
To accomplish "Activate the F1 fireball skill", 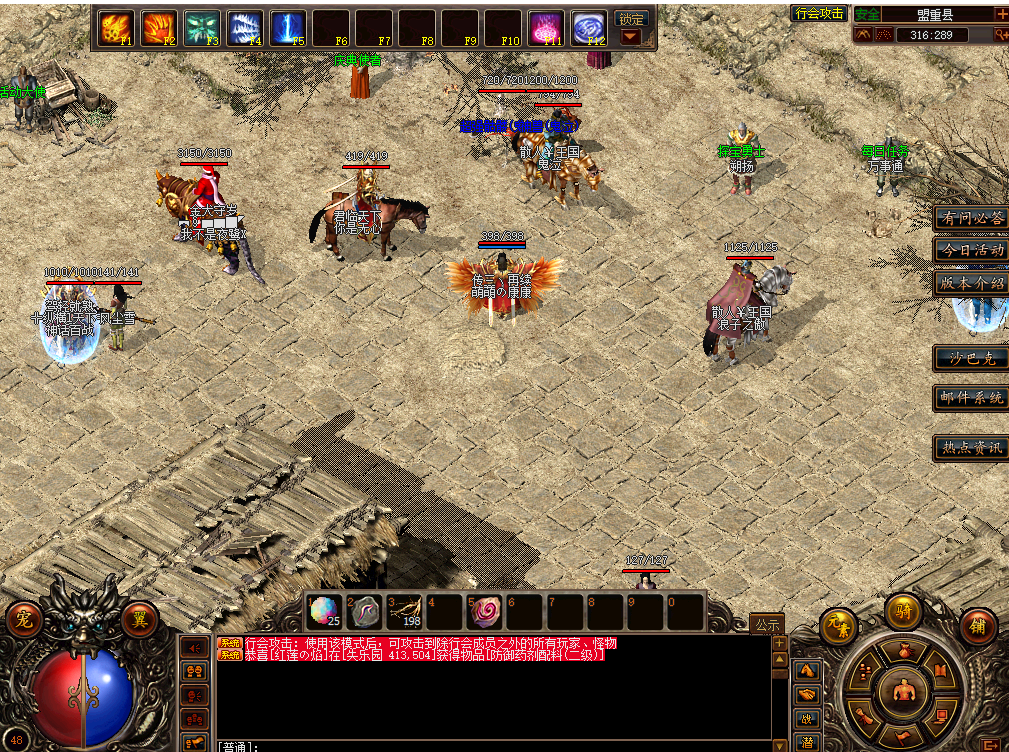I will click(x=115, y=28).
